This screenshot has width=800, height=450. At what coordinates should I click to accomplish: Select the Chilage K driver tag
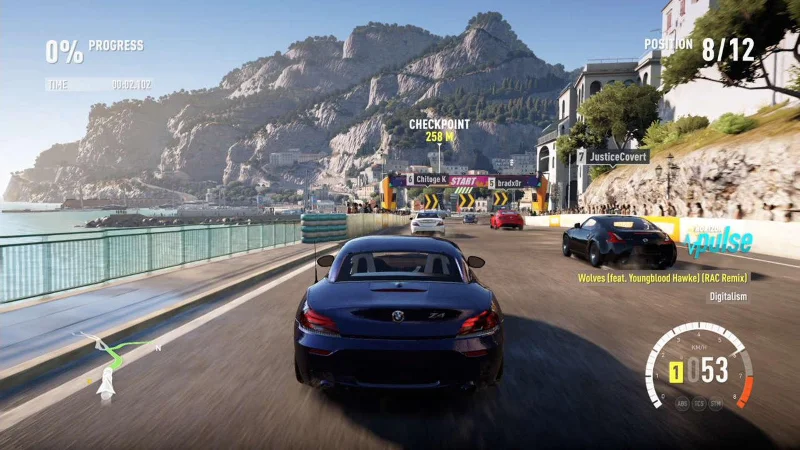click(x=426, y=180)
